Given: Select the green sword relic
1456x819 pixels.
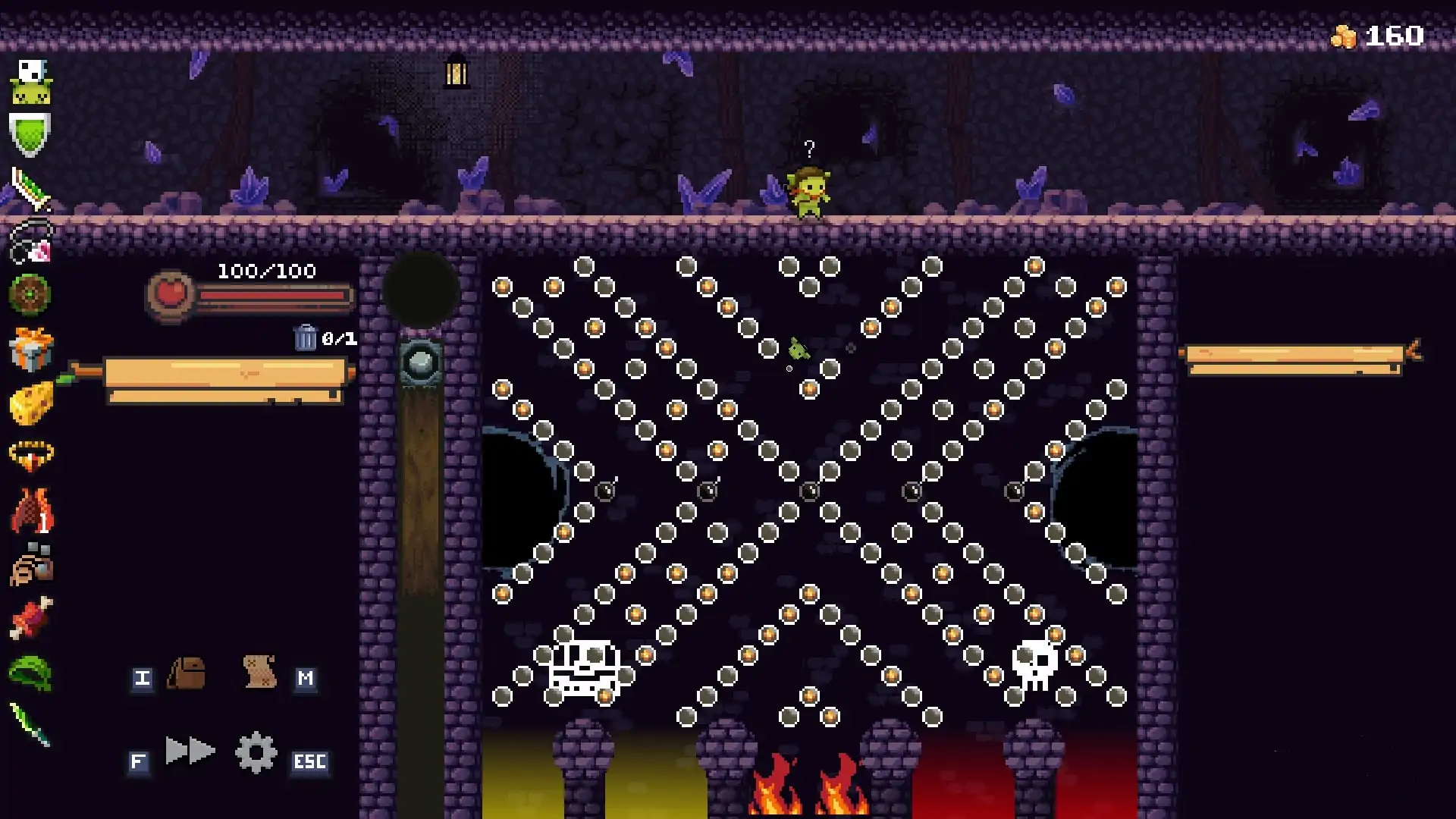Looking at the screenshot, I should pyautogui.click(x=30, y=189).
